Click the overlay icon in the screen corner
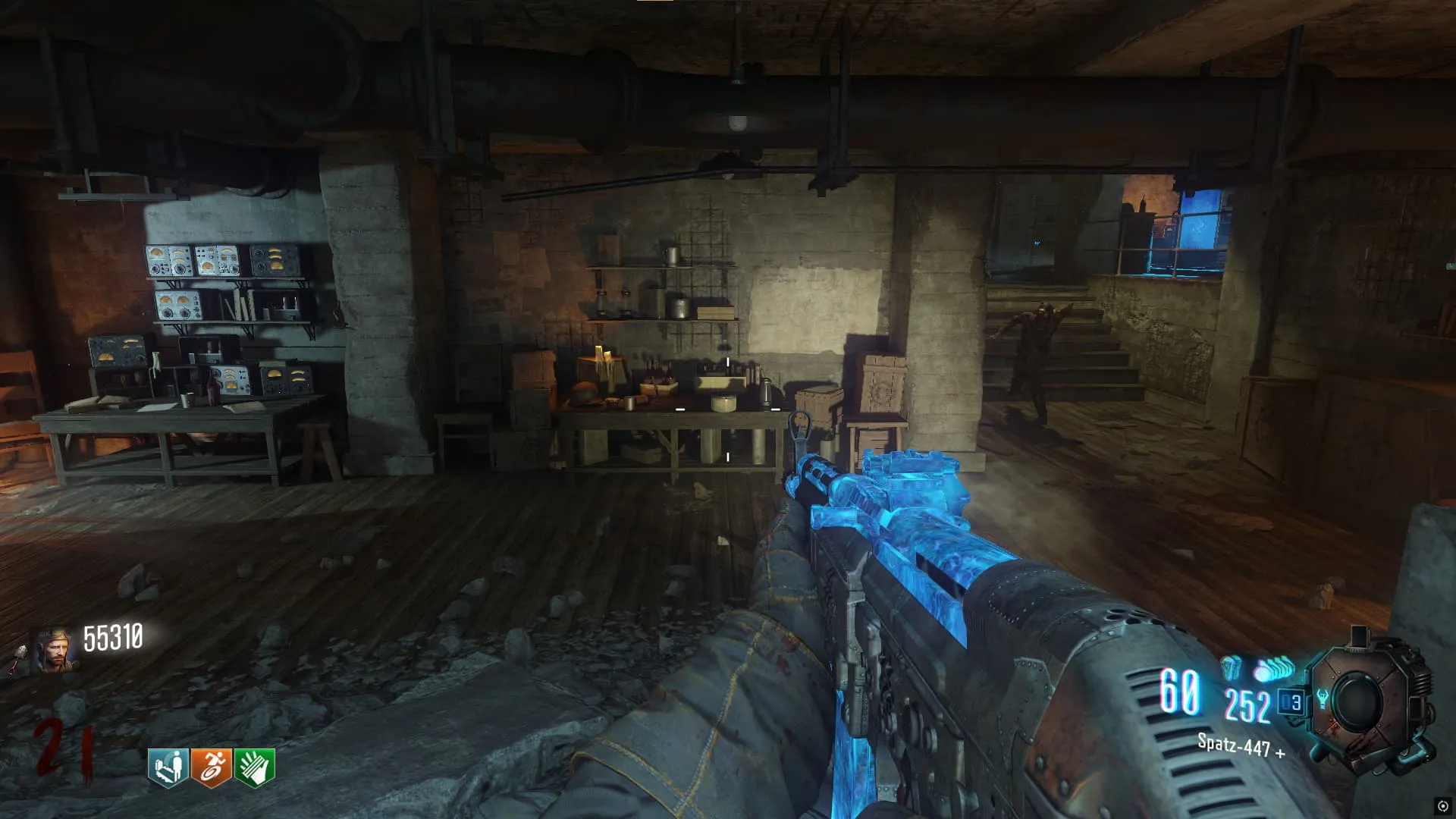 click(1442, 805)
